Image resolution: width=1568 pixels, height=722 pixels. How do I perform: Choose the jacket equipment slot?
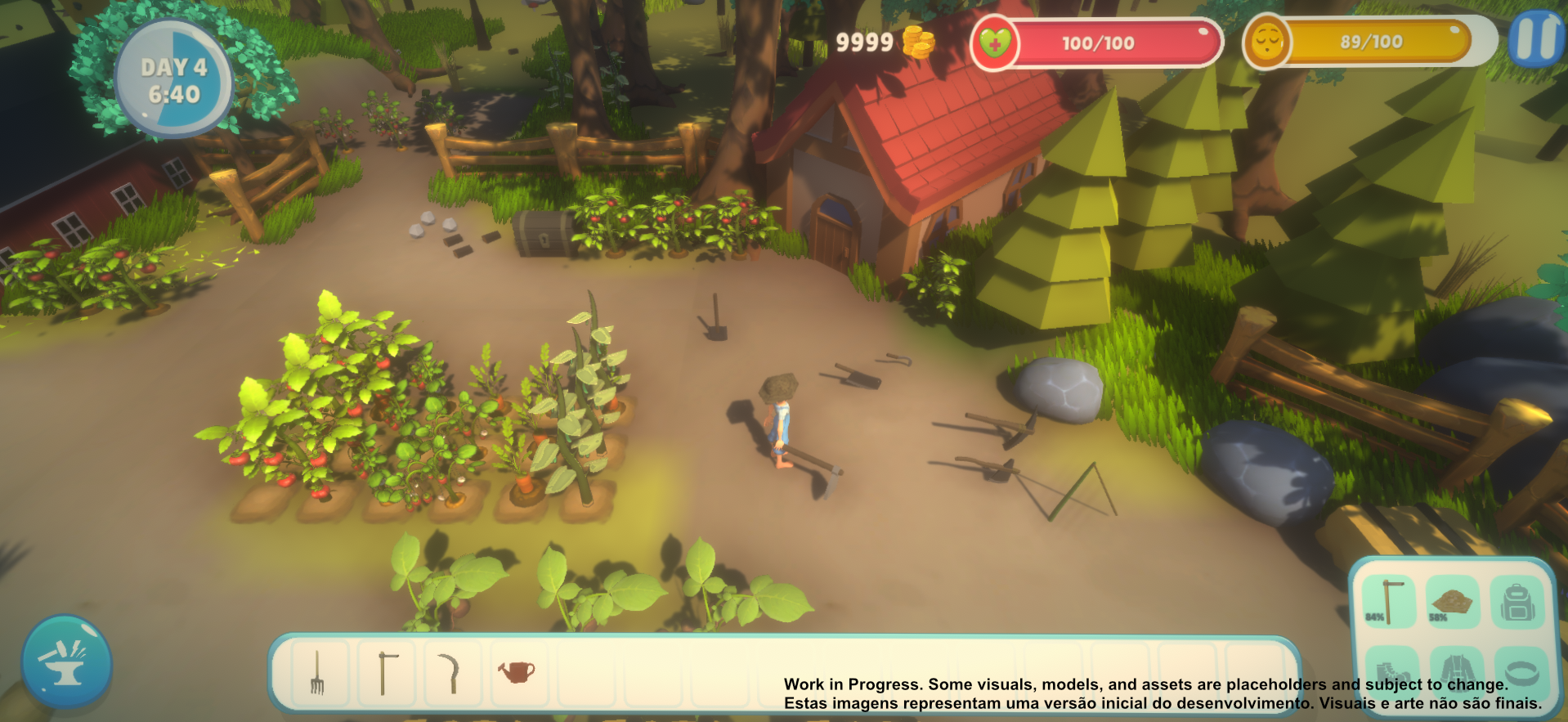point(1454,670)
